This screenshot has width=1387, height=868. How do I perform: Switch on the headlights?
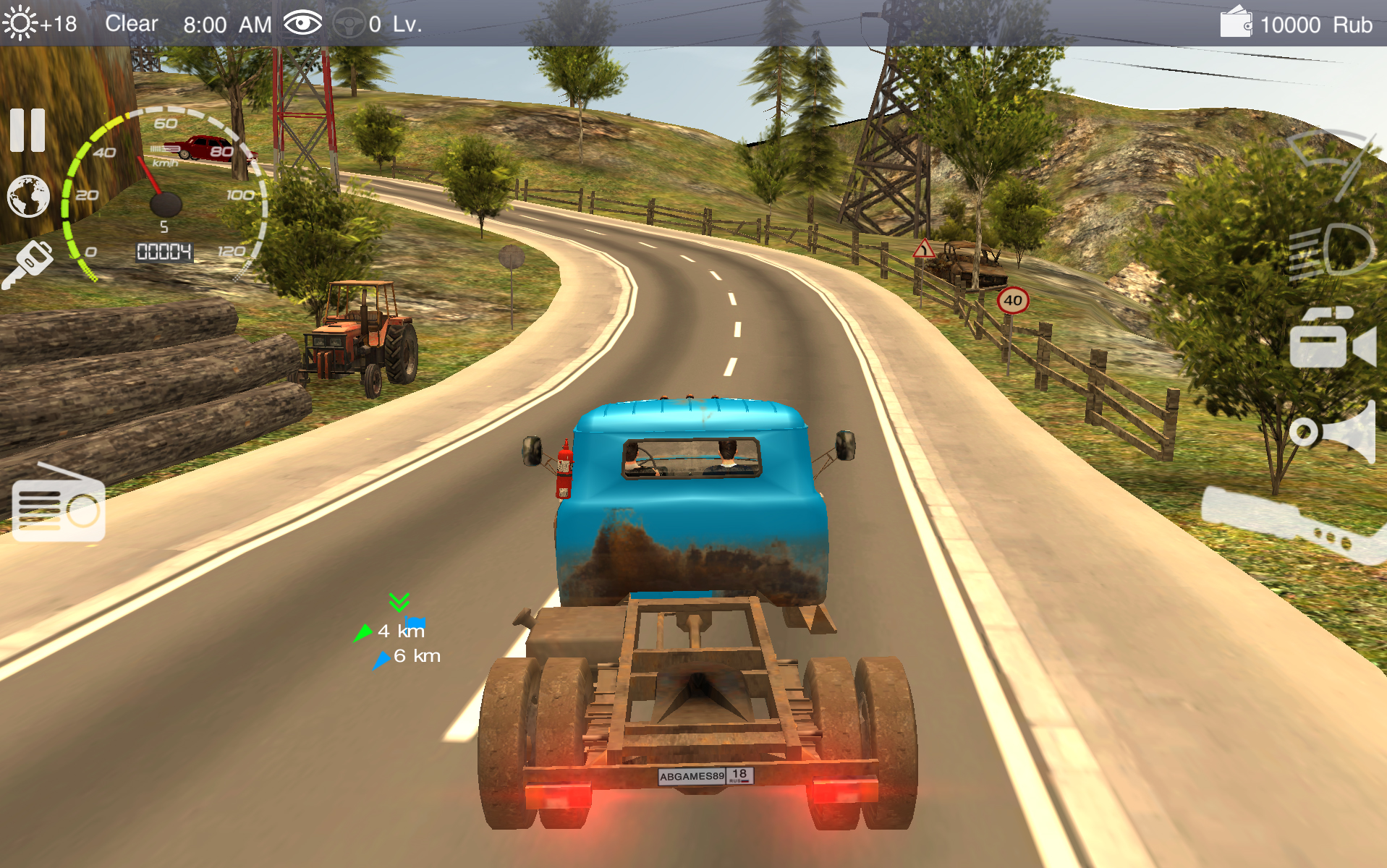[x=1333, y=251]
